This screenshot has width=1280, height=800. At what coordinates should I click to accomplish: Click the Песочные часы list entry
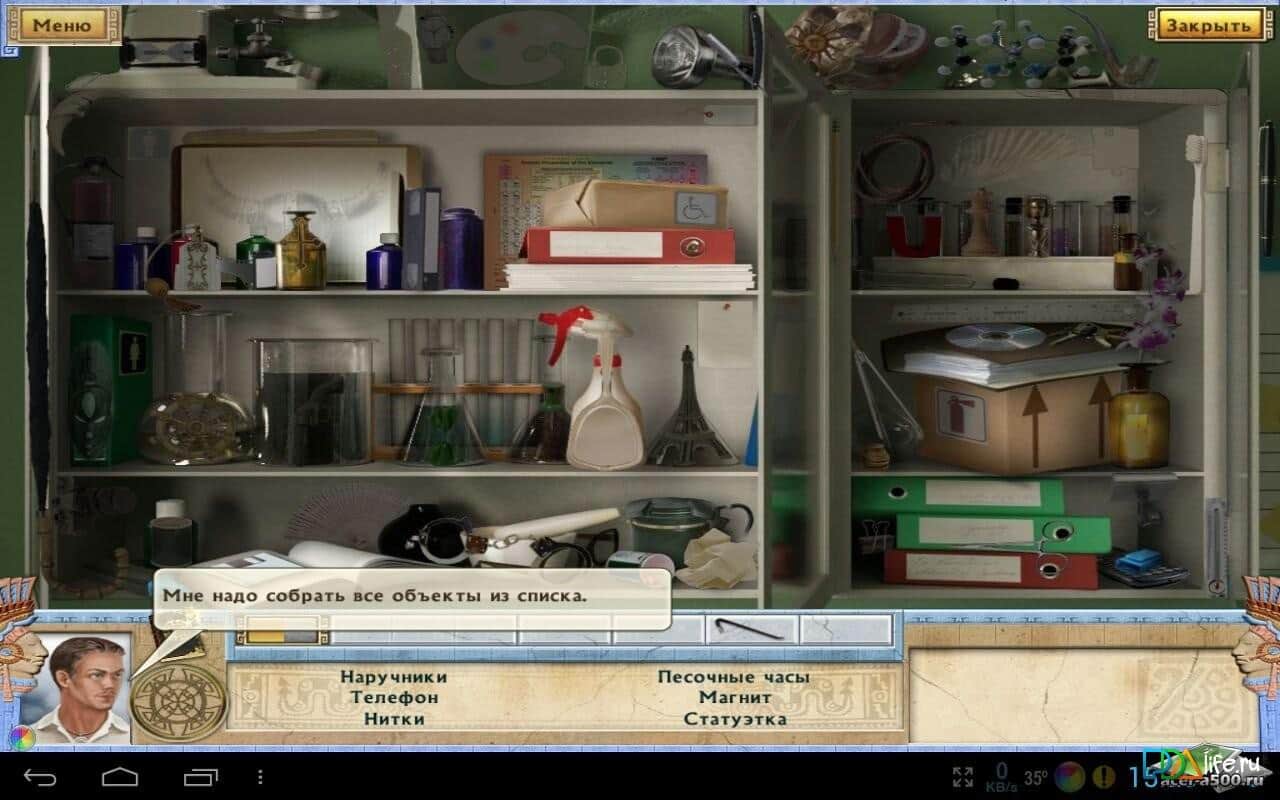(x=733, y=677)
